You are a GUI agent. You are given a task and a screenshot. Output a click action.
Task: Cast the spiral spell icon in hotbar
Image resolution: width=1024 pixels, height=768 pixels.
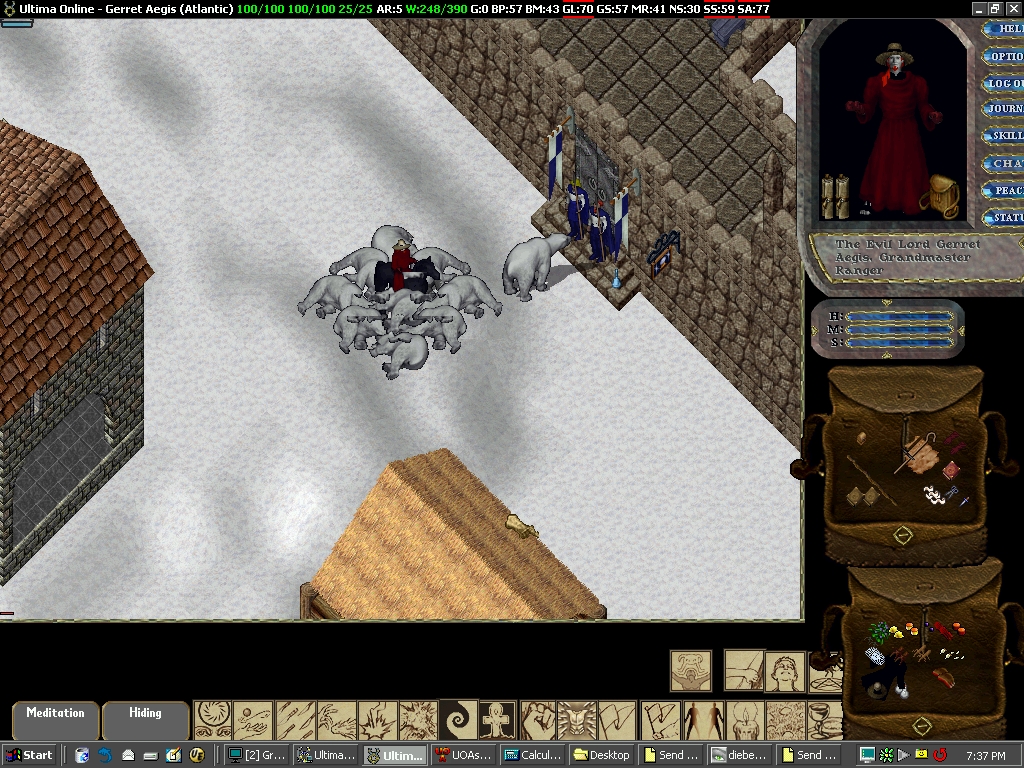point(459,720)
